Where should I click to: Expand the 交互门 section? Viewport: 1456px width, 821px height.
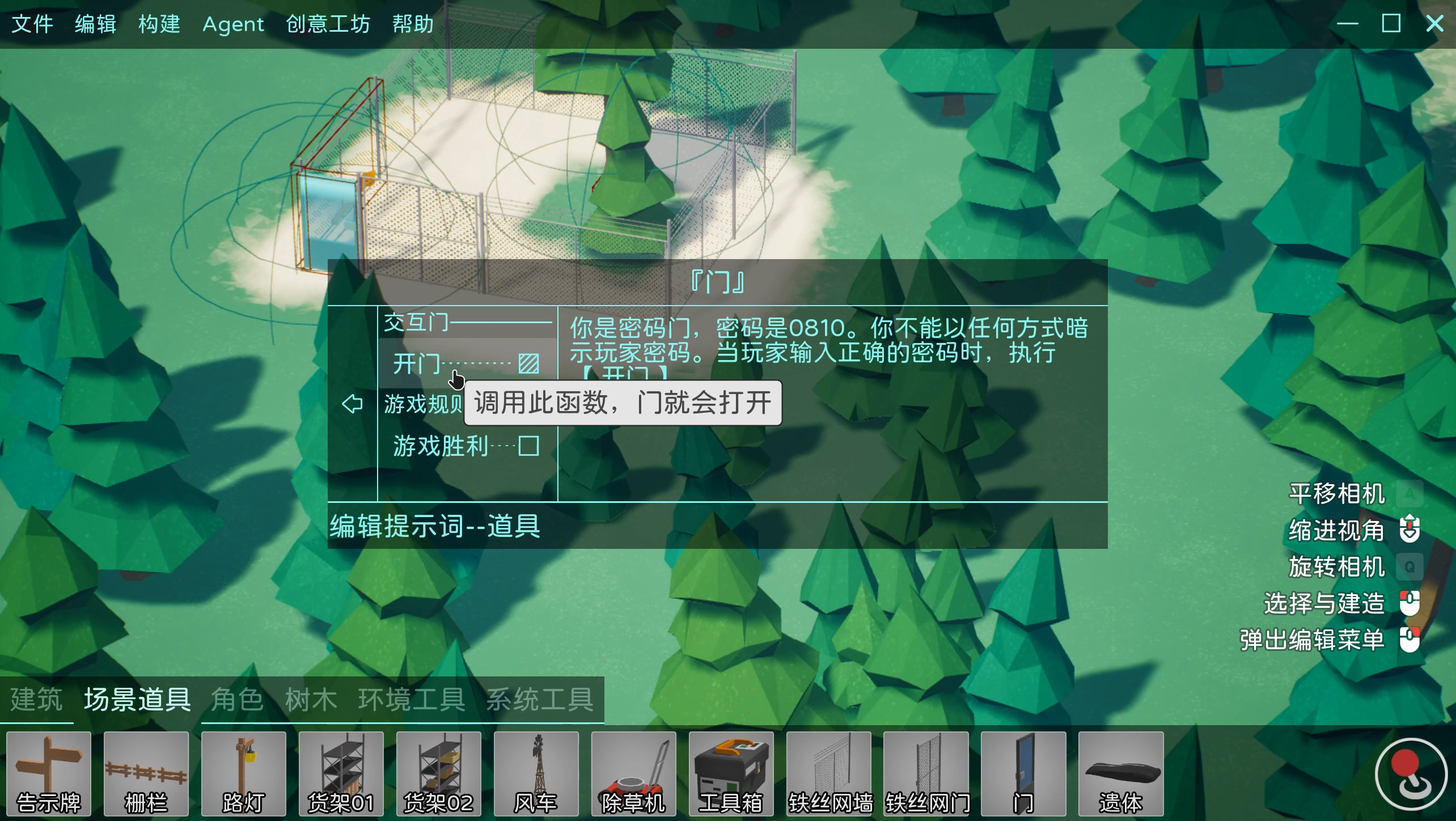pos(418,322)
